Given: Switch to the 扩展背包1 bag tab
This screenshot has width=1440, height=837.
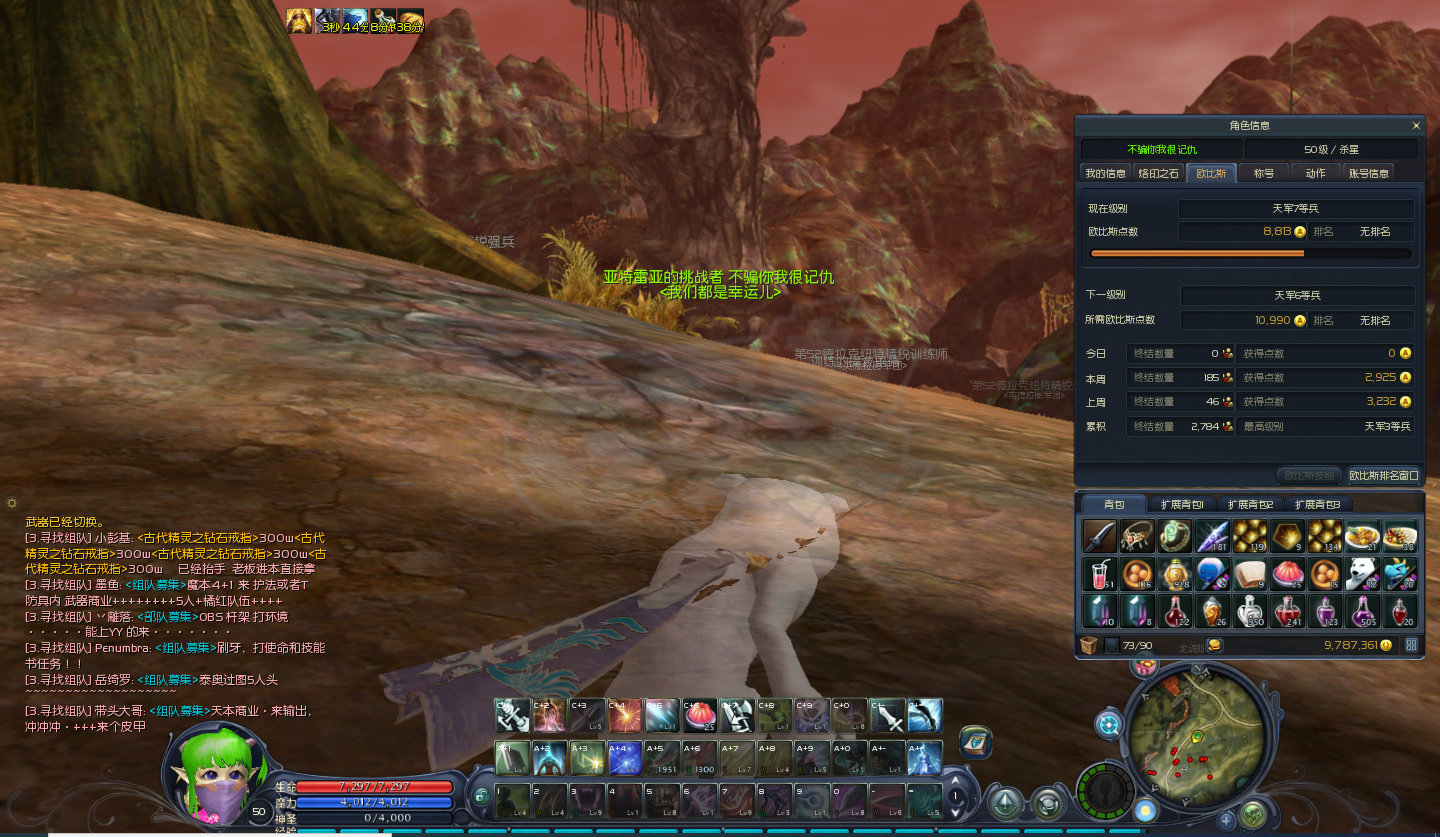Looking at the screenshot, I should [x=1182, y=504].
